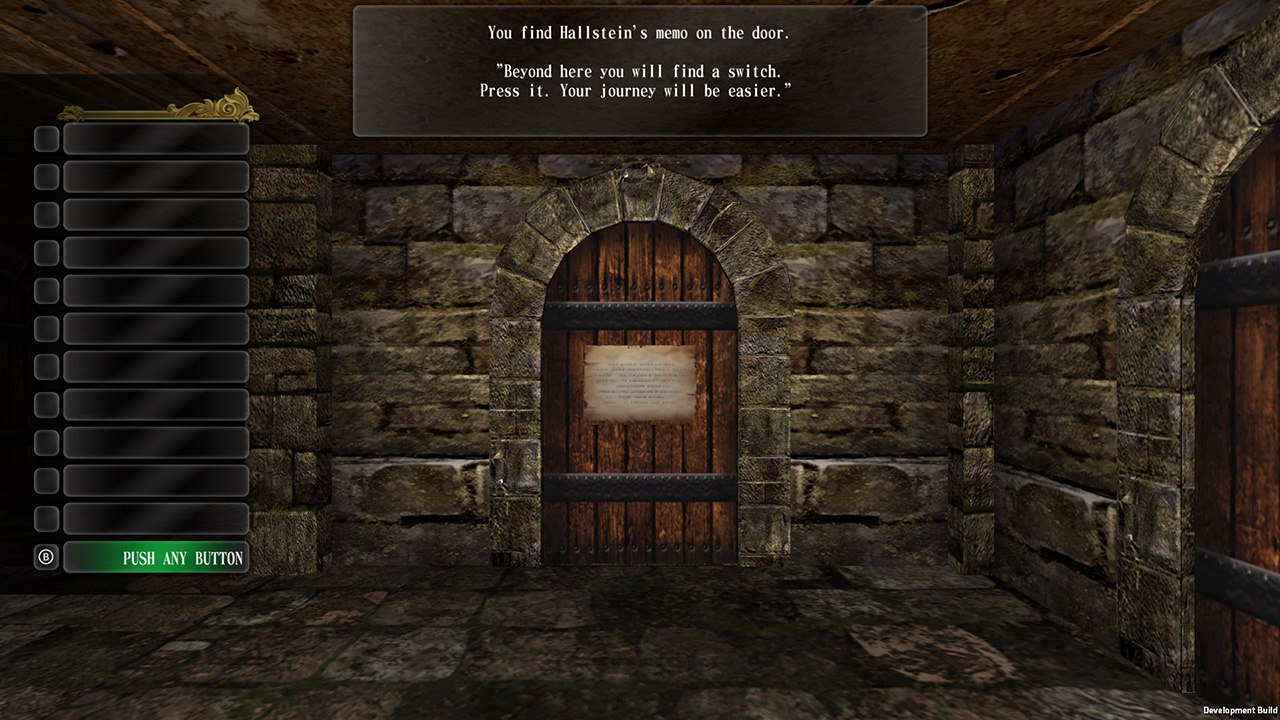1280x720 pixels.
Task: Select the first empty menu slot
Action: (x=156, y=139)
